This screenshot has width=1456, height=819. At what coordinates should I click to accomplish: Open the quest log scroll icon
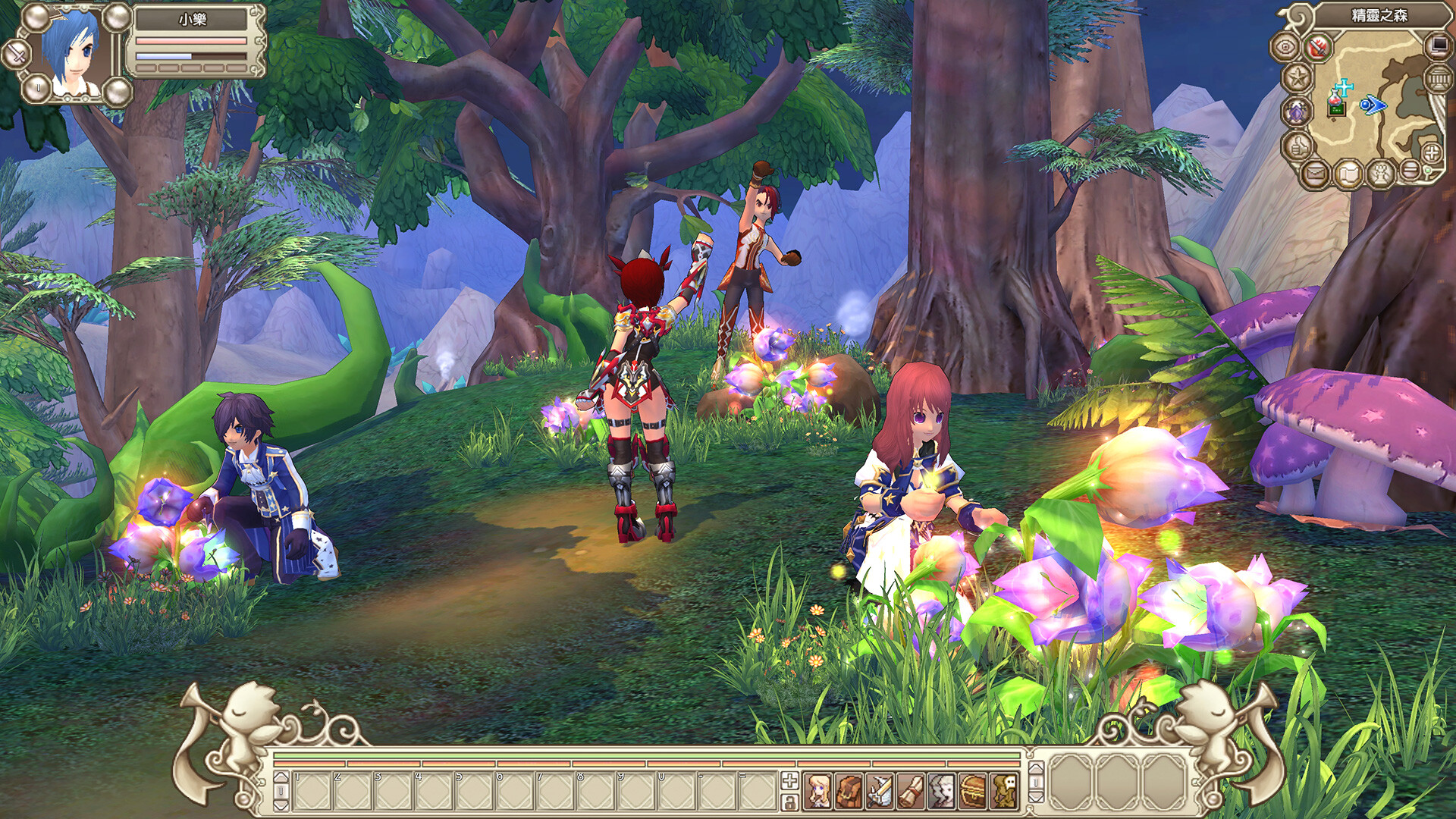point(908,790)
